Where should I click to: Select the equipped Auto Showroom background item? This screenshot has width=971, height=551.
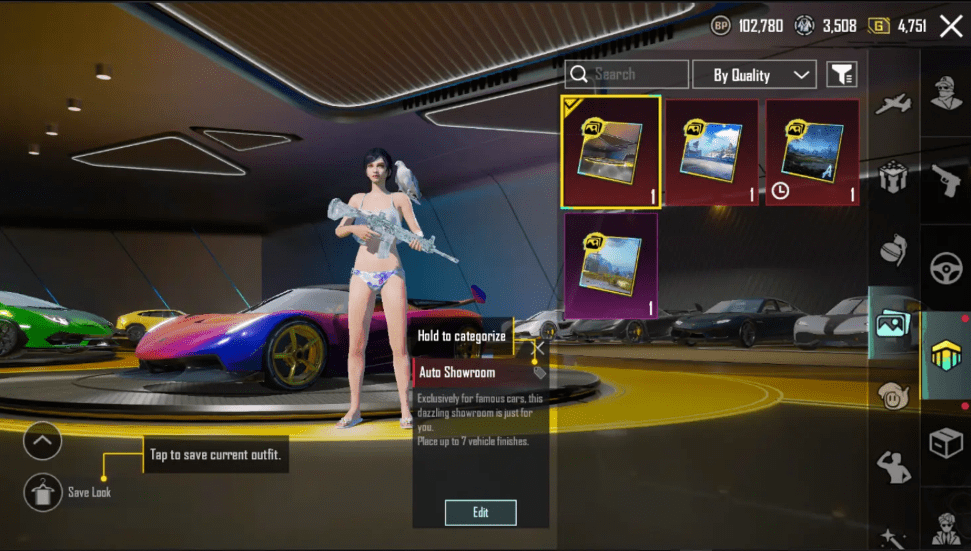[x=610, y=151]
